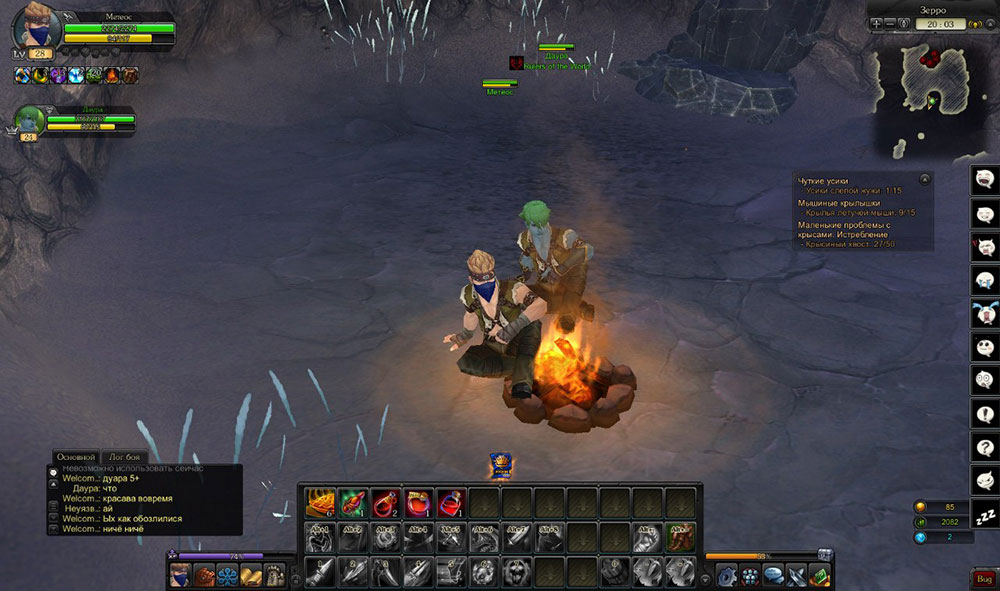Choose the question mark emote
This screenshot has width=1000, height=591.
pyautogui.click(x=985, y=446)
